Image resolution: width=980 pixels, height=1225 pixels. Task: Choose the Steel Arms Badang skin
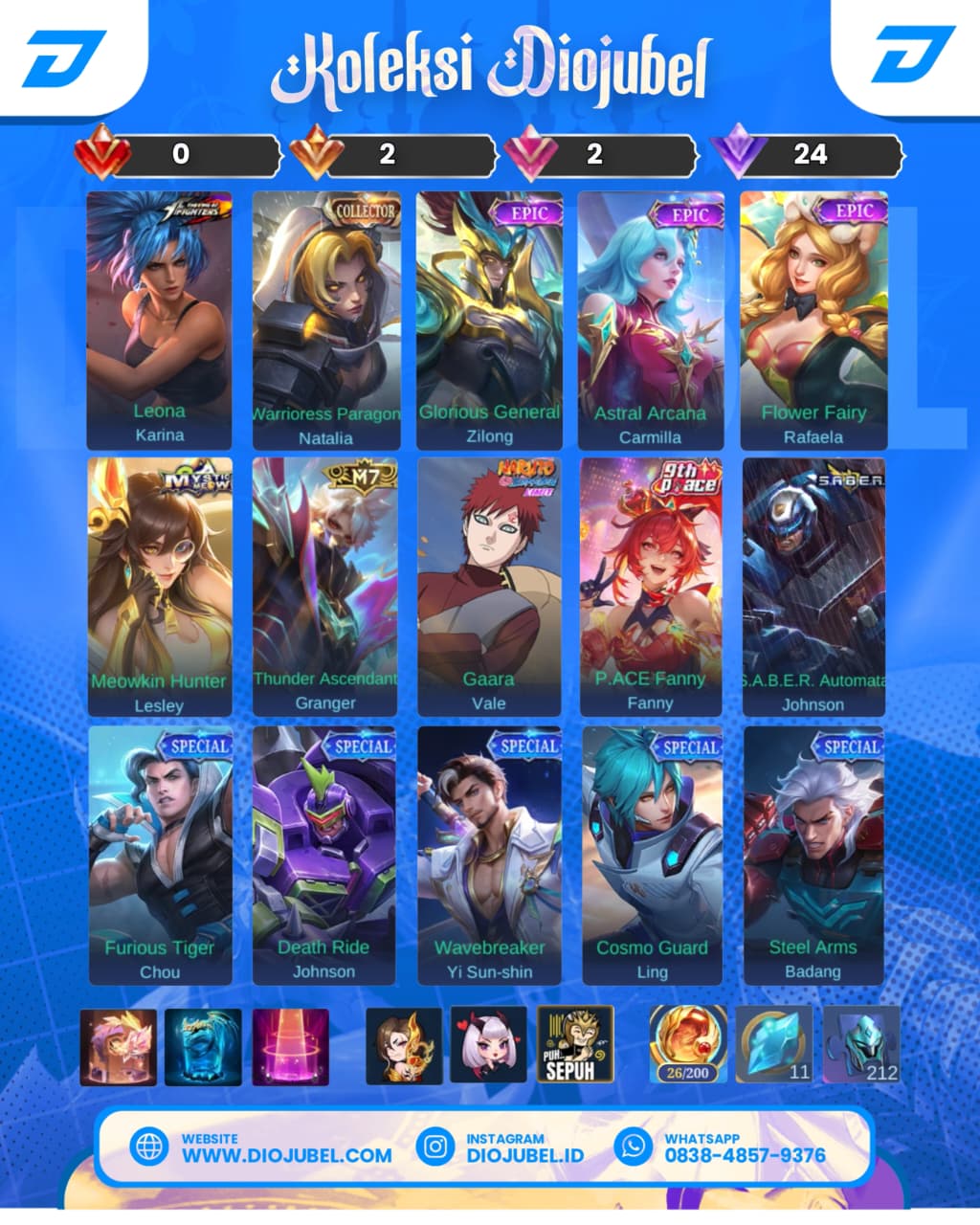(813, 855)
